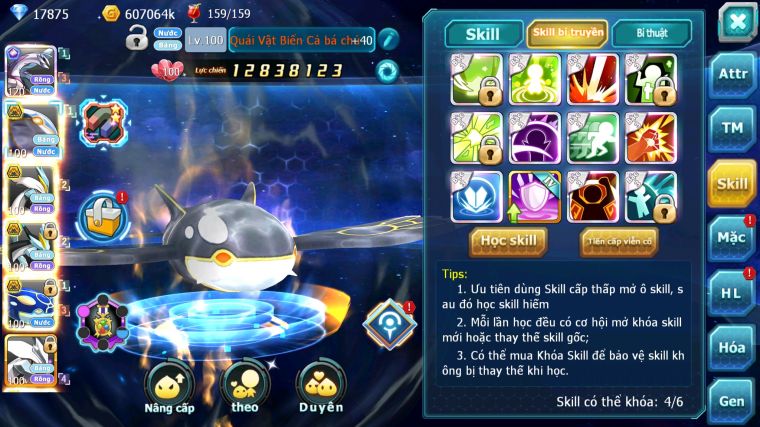Screen dimensions: 760x427
Task: Click the blue pencil rename icon
Action: [389, 41]
